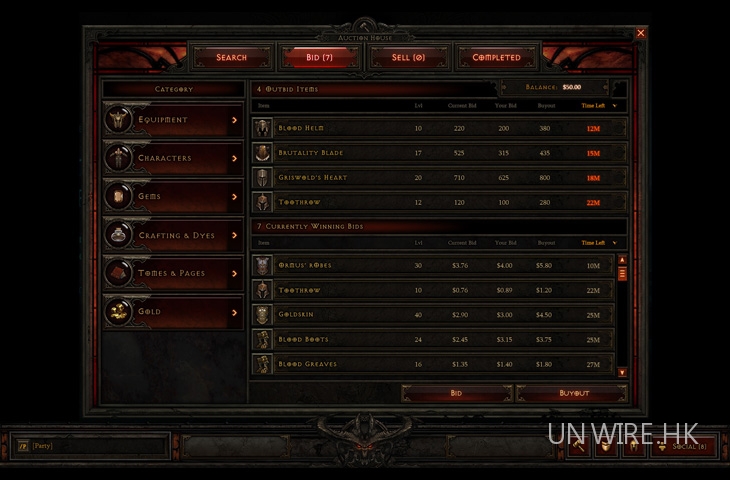Open the Equipment category
730x480 pixels.
click(173, 120)
